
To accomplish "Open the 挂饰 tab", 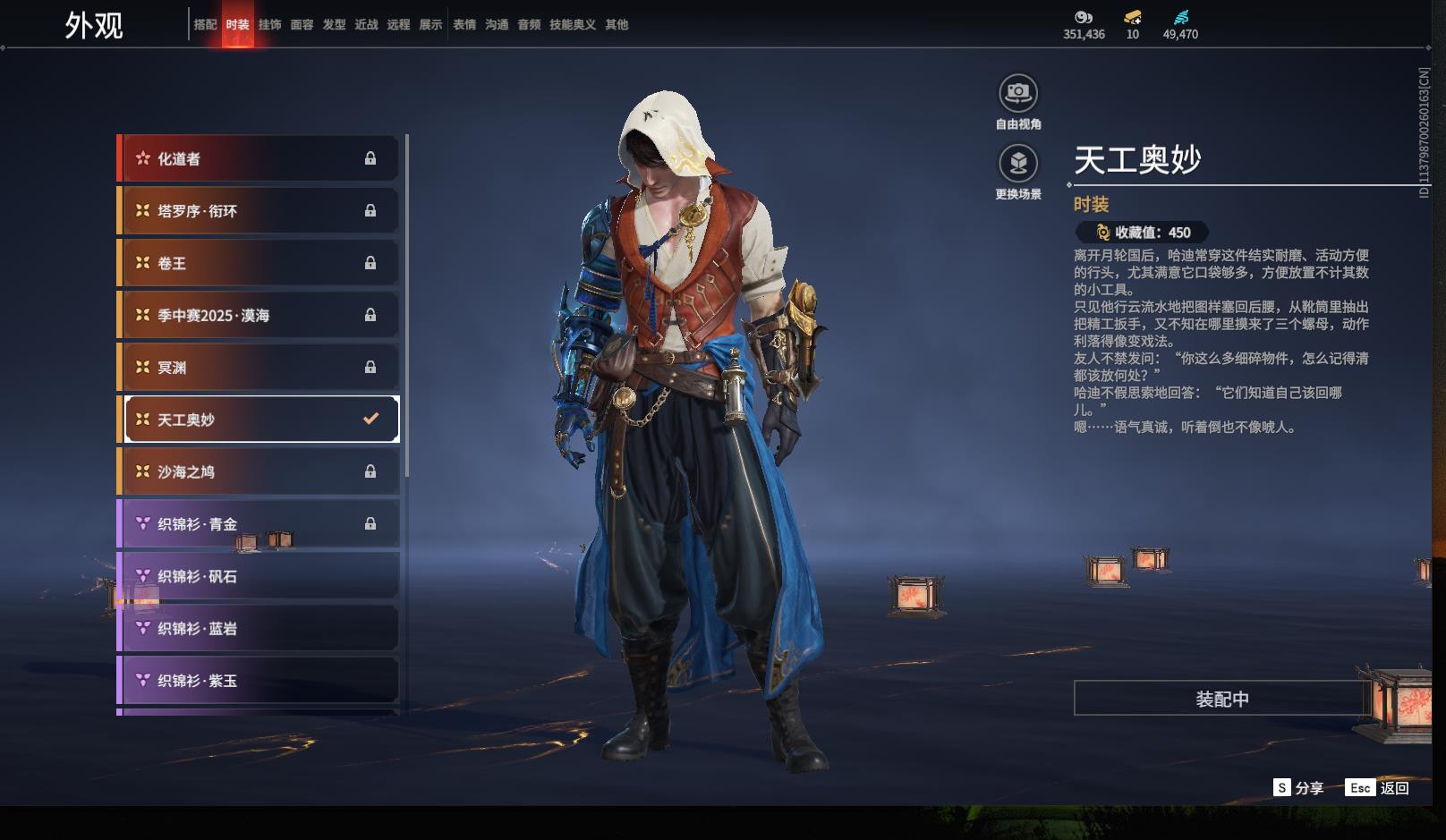I will coord(269,25).
